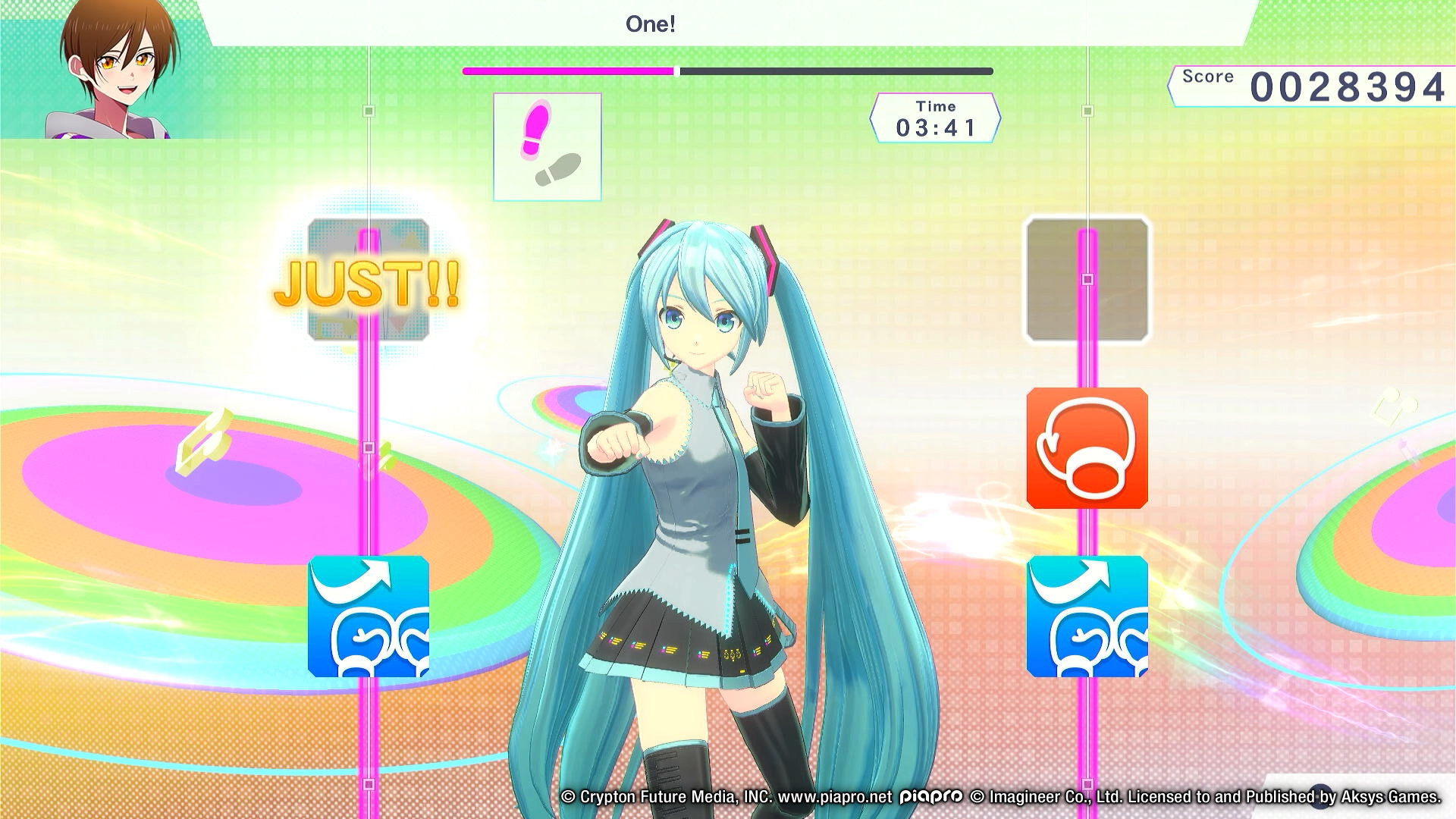The height and width of the screenshot is (819, 1456).
Task: Click the left pink note lane
Action: coord(369,470)
